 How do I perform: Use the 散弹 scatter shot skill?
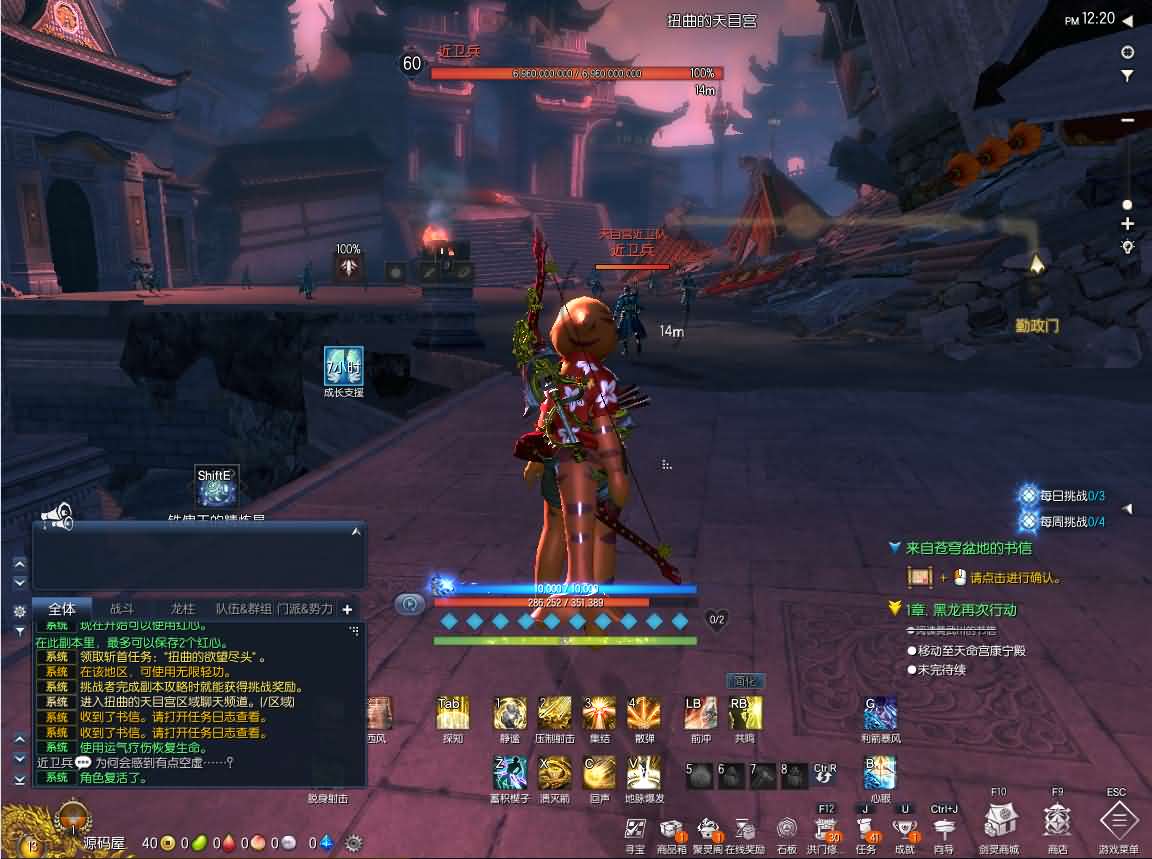click(x=643, y=713)
